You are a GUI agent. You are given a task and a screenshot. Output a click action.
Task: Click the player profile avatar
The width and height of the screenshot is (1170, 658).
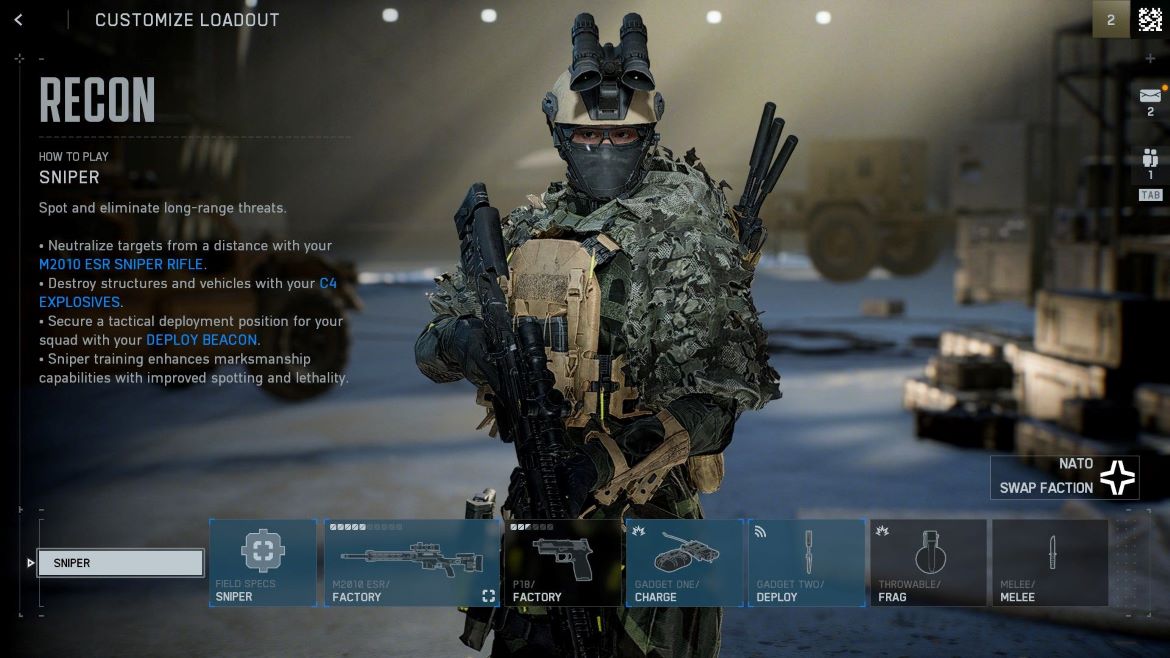tap(1150, 20)
